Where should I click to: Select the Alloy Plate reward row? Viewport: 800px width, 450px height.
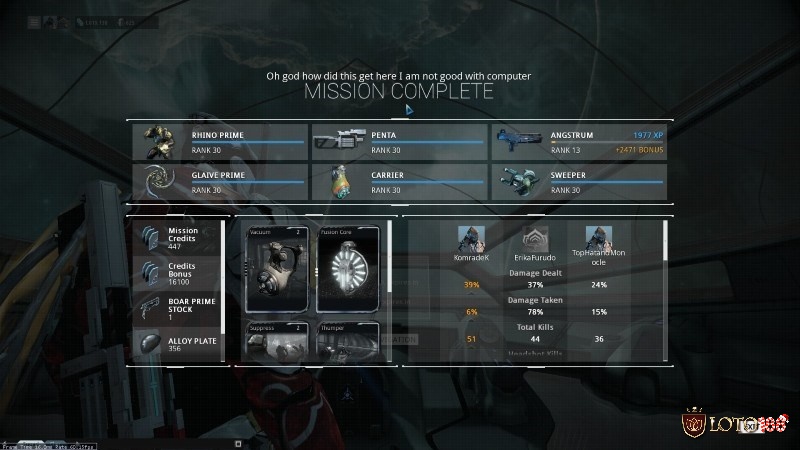tap(178, 343)
